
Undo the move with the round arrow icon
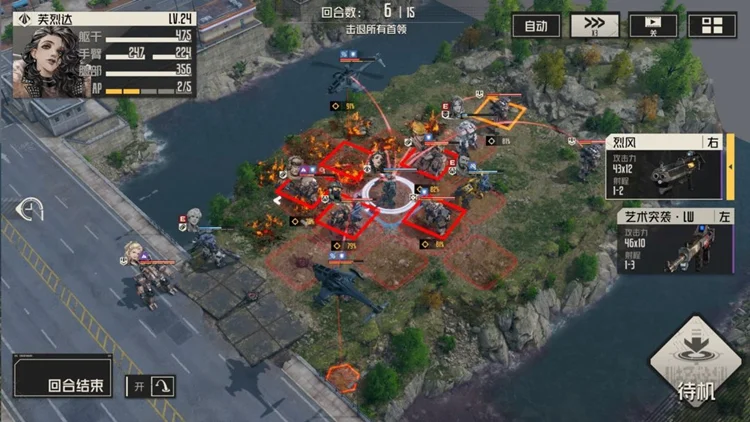coord(31,210)
